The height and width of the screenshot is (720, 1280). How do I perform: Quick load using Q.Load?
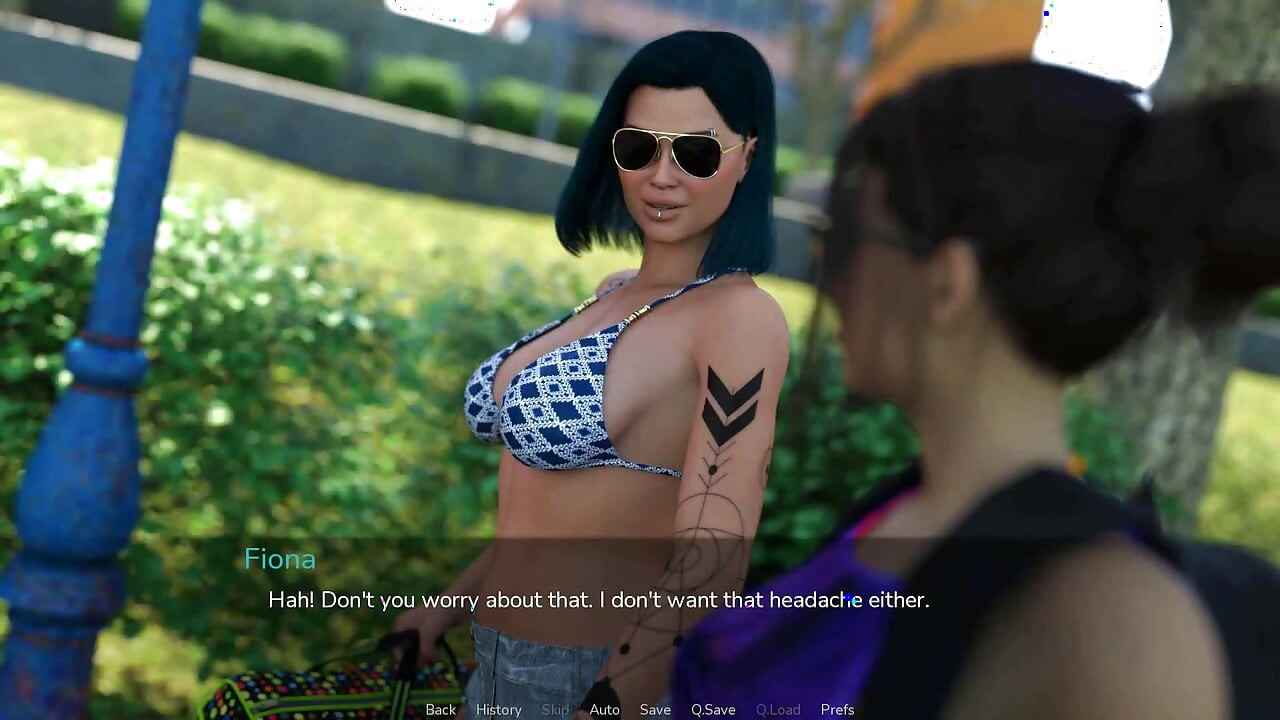point(778,709)
